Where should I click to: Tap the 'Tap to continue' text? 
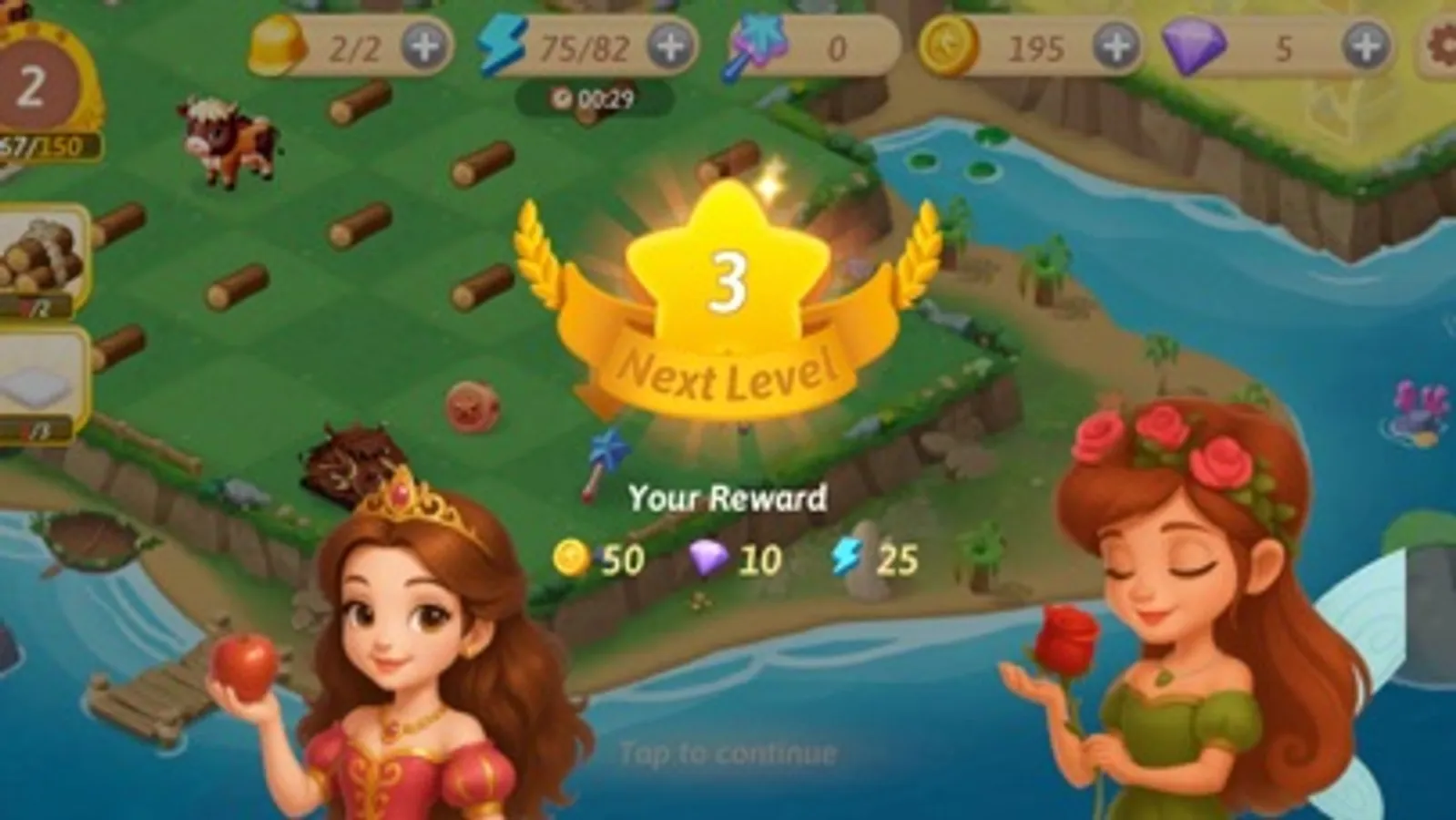coord(728,753)
